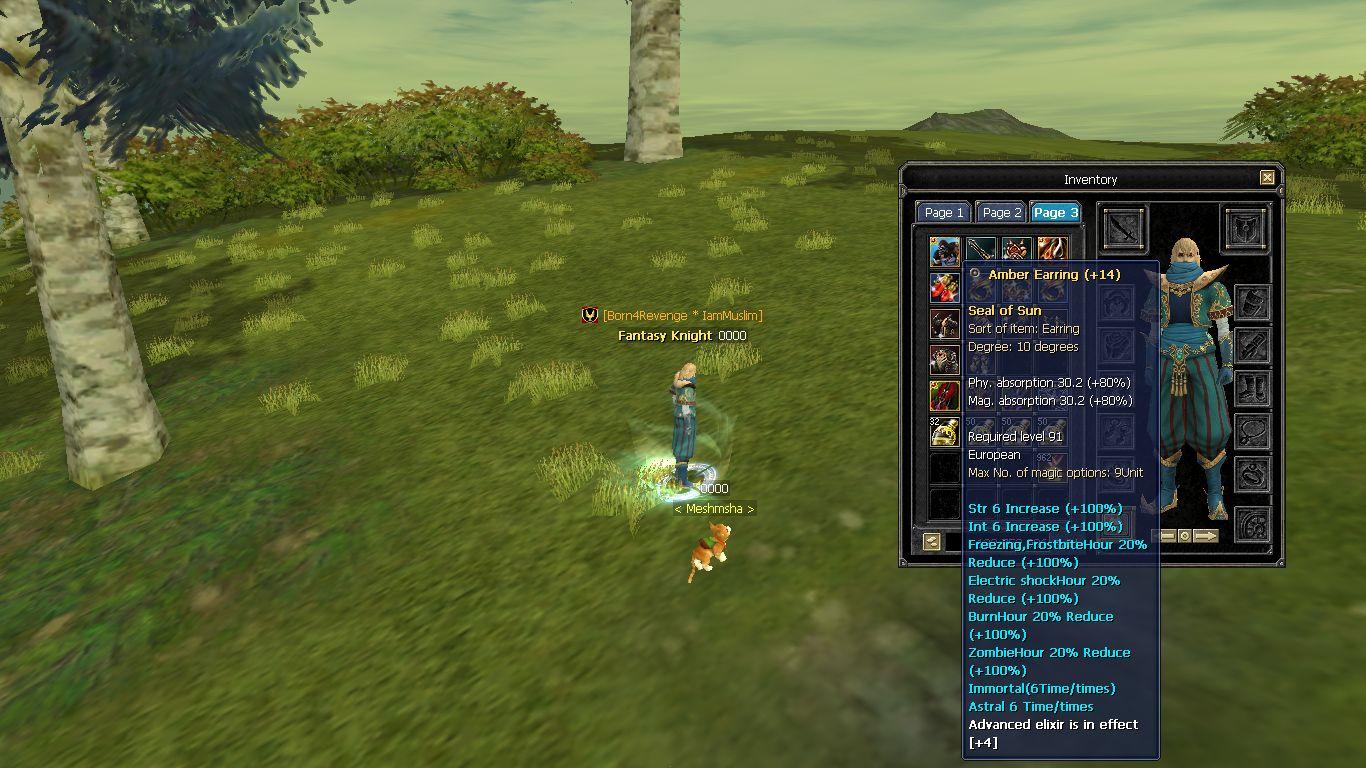
Task: Rotate character preview with right arrow
Action: pyautogui.click(x=1206, y=536)
